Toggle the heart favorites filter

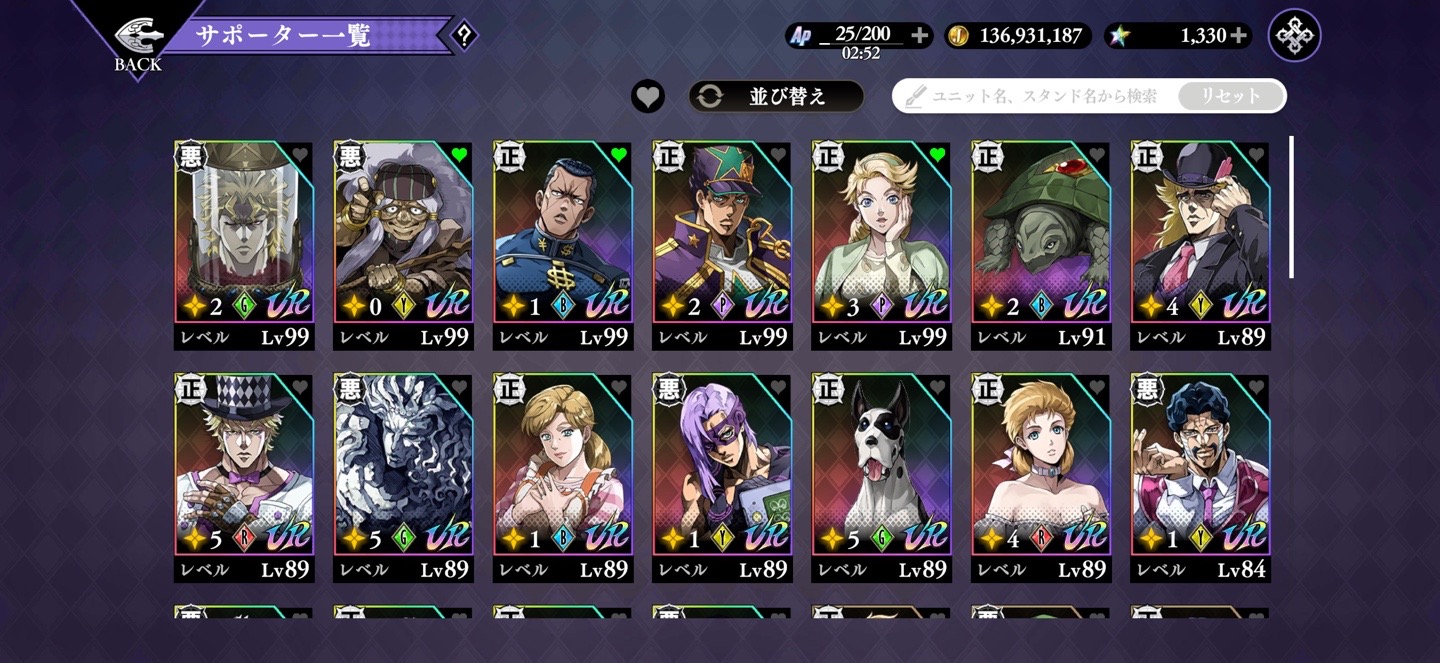pyautogui.click(x=648, y=96)
